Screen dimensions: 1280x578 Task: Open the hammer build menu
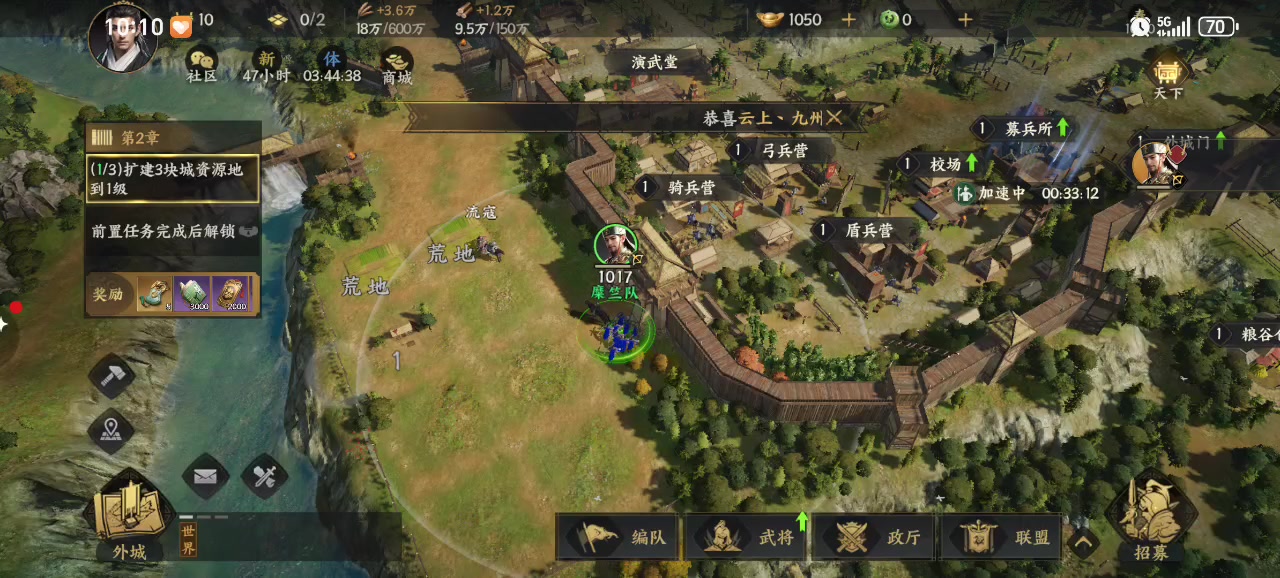click(111, 377)
